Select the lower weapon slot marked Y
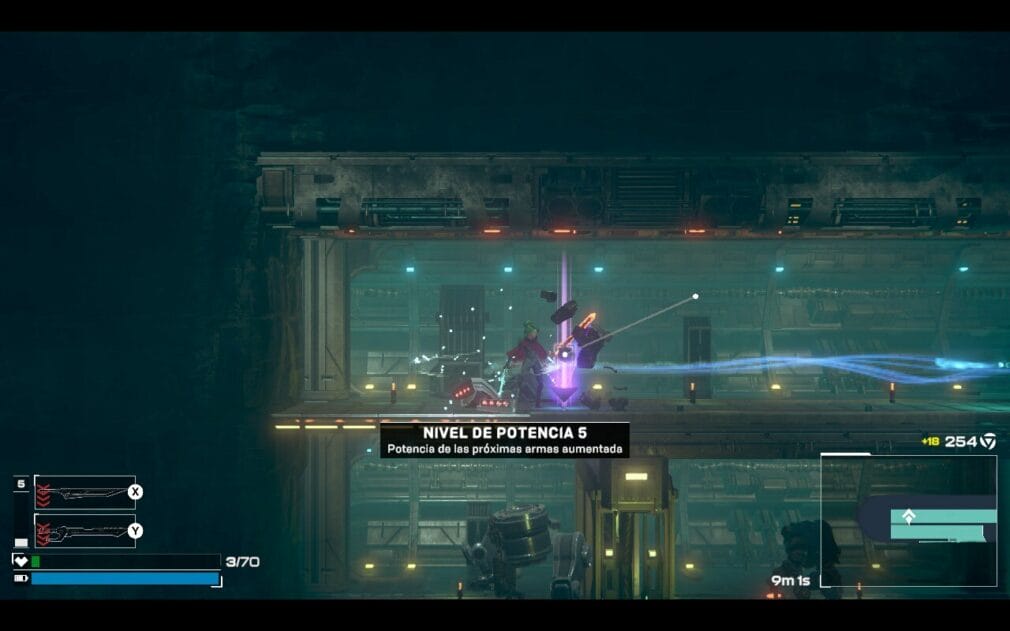1010x631 pixels. 85,531
